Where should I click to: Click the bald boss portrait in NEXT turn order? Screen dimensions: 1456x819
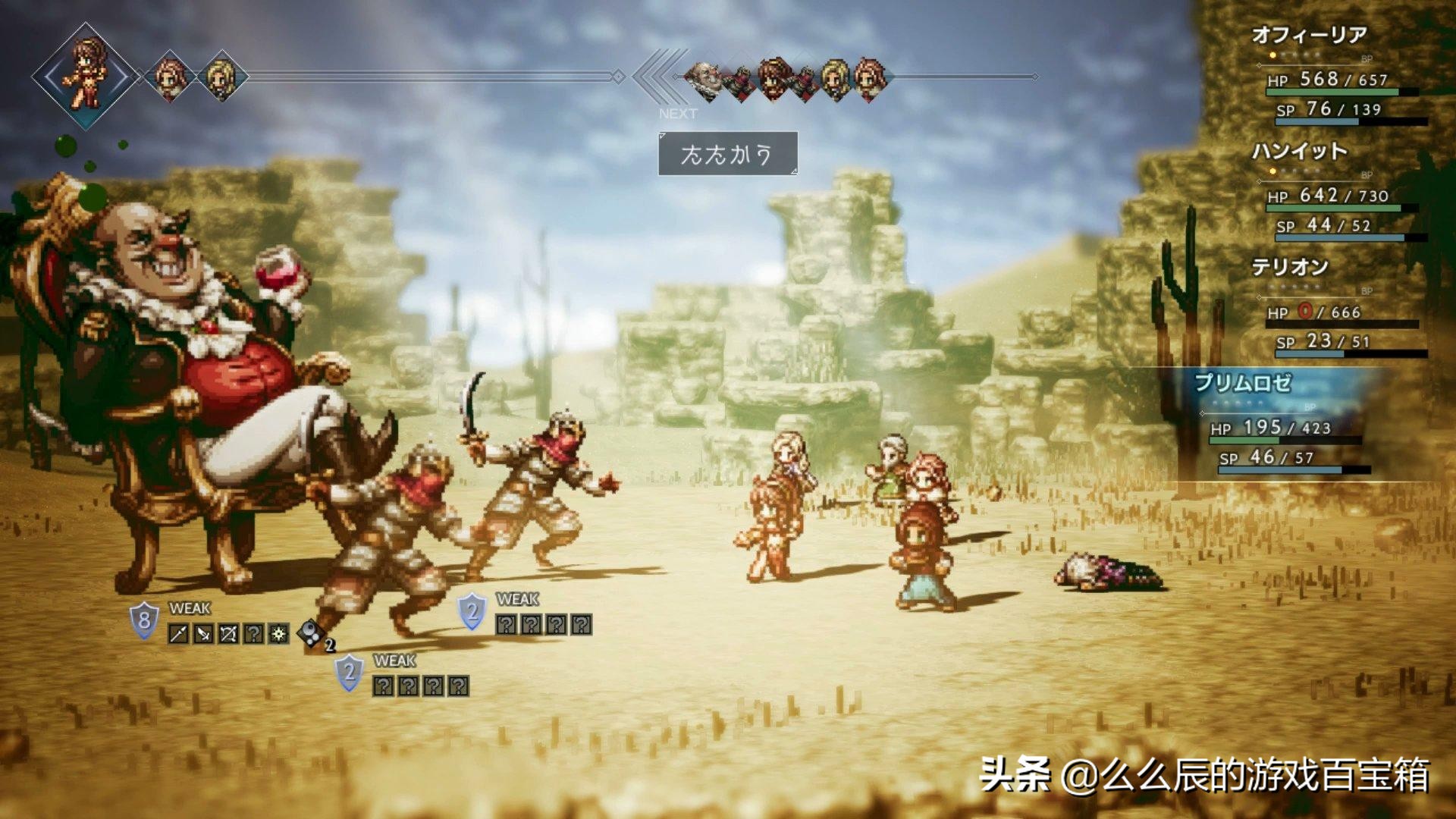pos(704,78)
